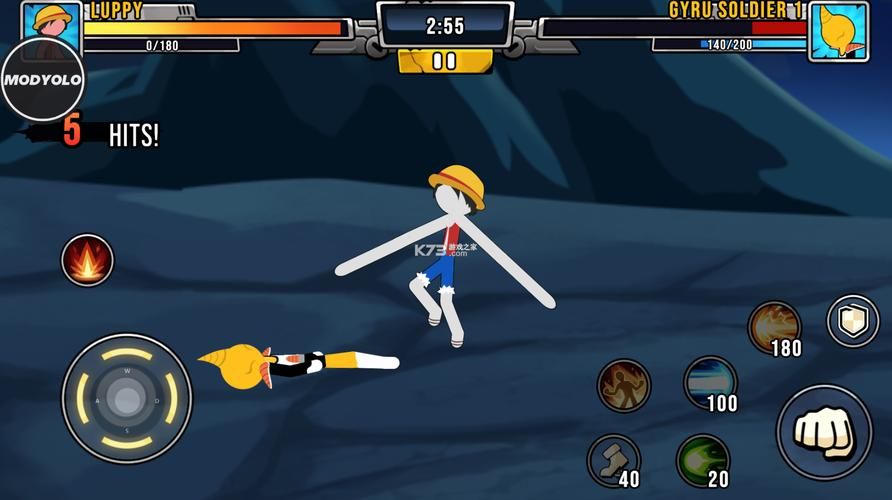Fire the blue beam skill costing 100
Viewport: 892px width, 500px height.
tap(710, 381)
